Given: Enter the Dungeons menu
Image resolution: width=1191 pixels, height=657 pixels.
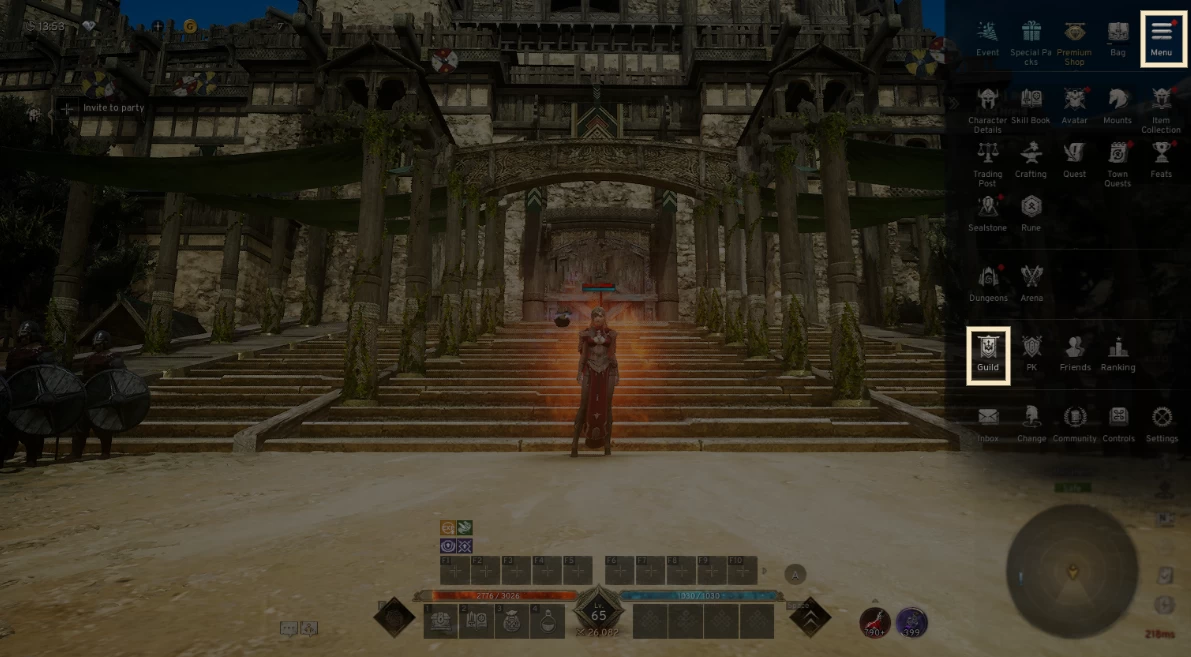Looking at the screenshot, I should click(987, 282).
